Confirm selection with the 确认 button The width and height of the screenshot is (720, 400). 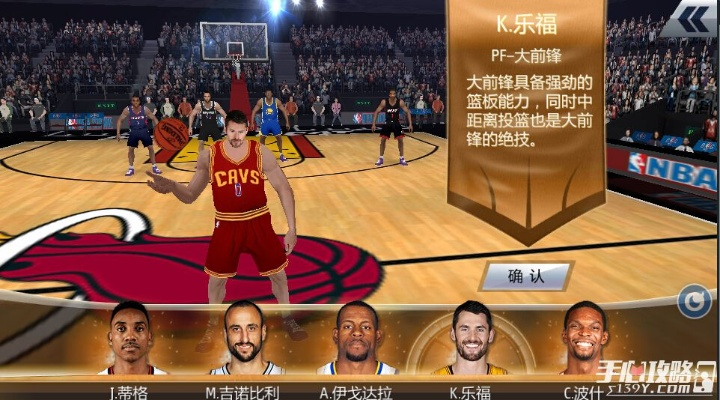(525, 275)
